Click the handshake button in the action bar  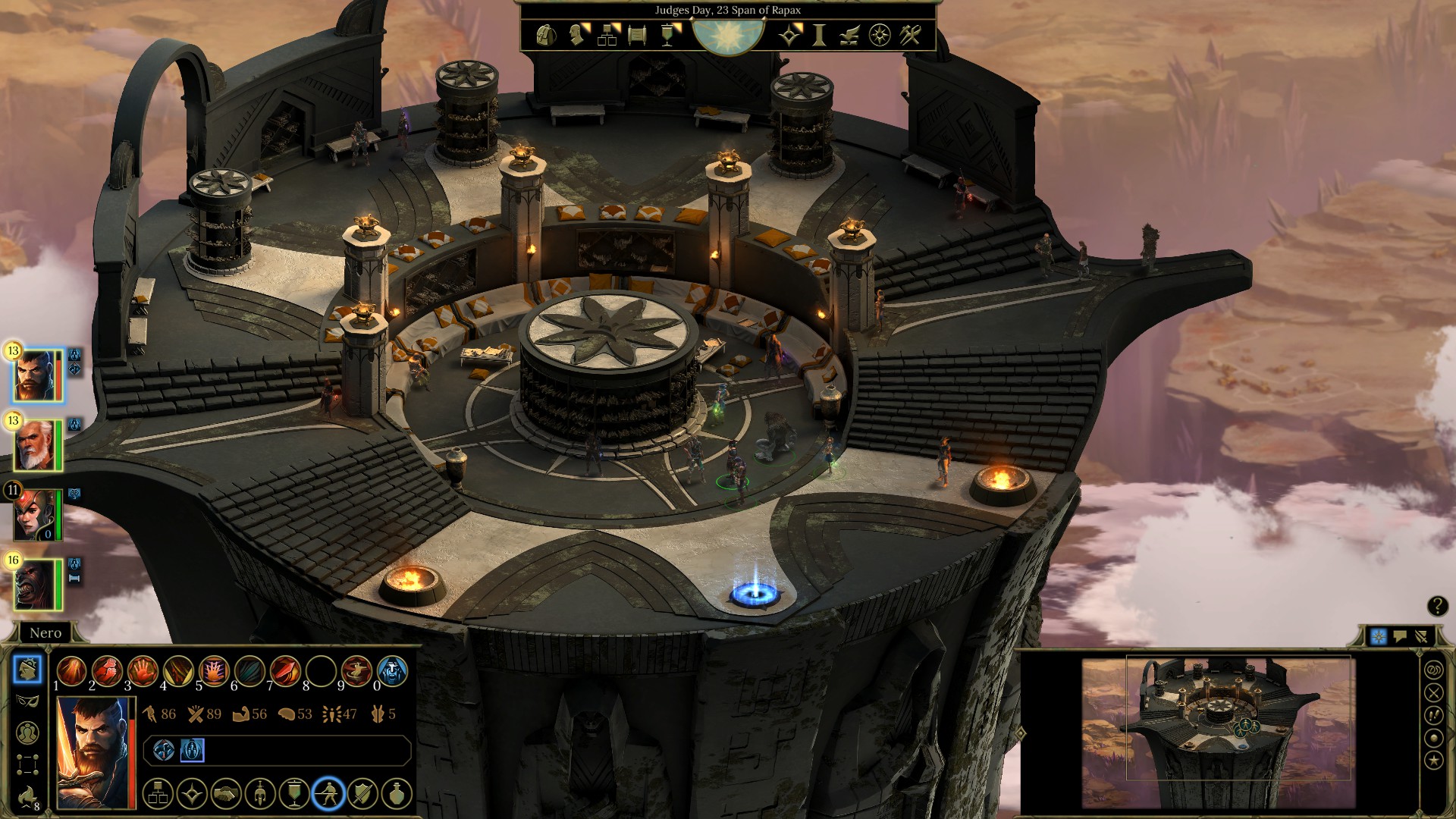[225, 794]
